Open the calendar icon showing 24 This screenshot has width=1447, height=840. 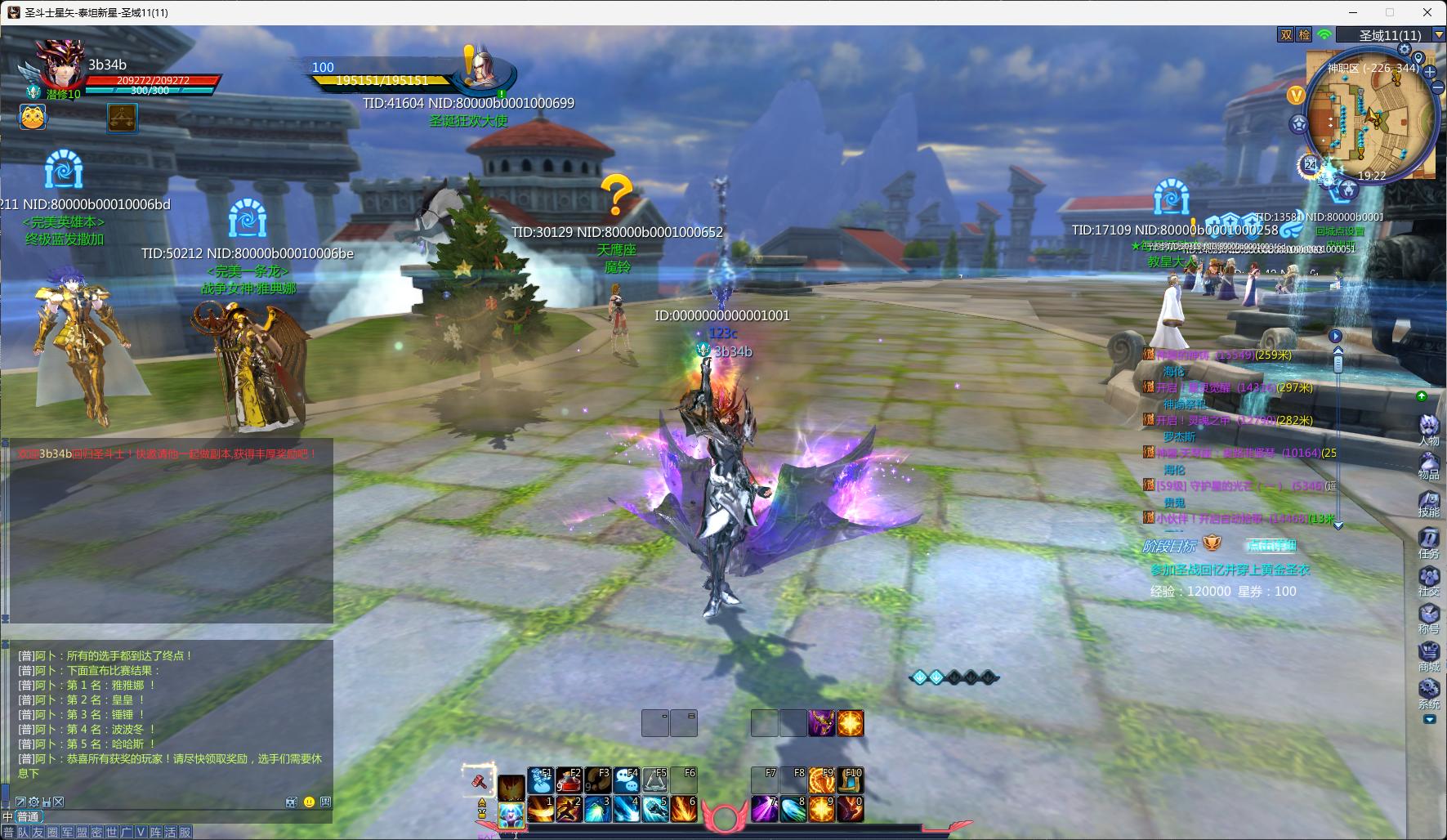point(1310,165)
